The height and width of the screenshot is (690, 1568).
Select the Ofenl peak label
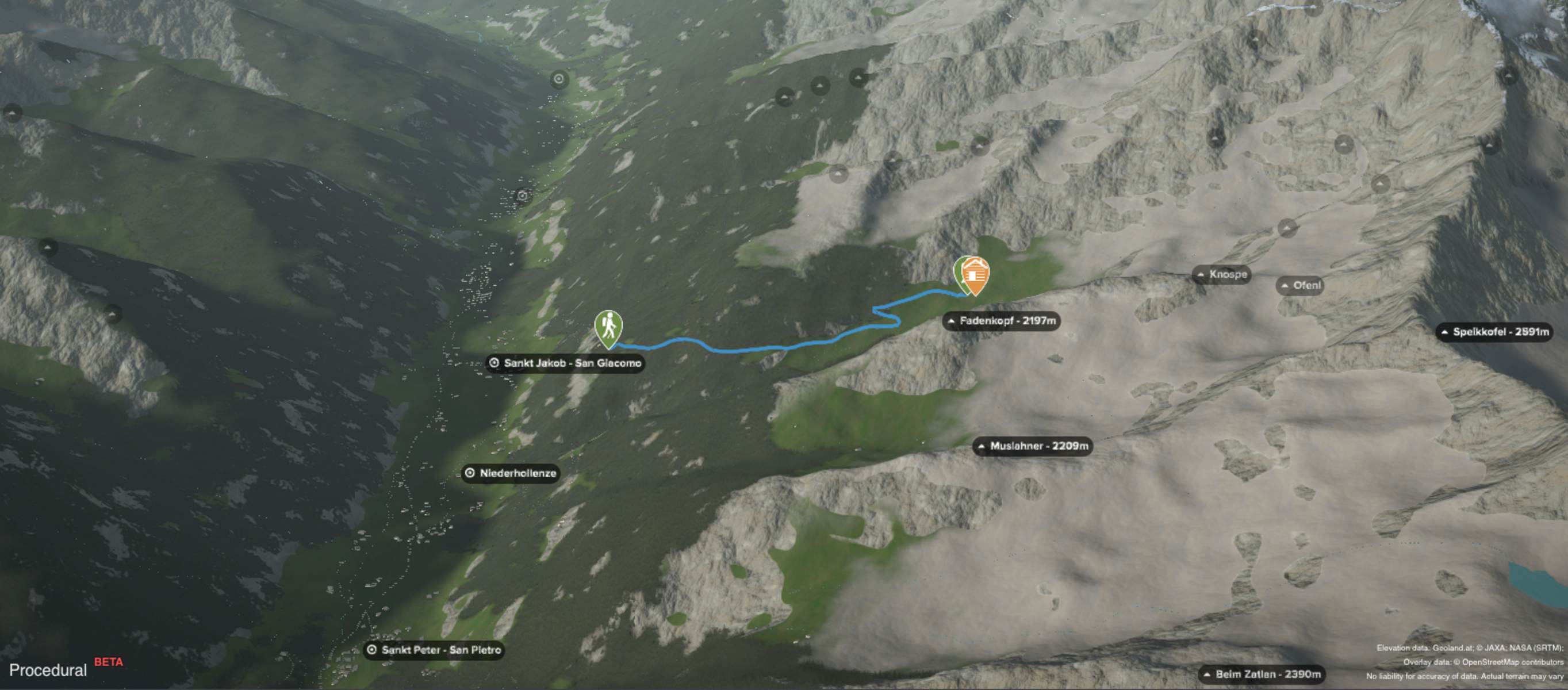(x=1301, y=285)
